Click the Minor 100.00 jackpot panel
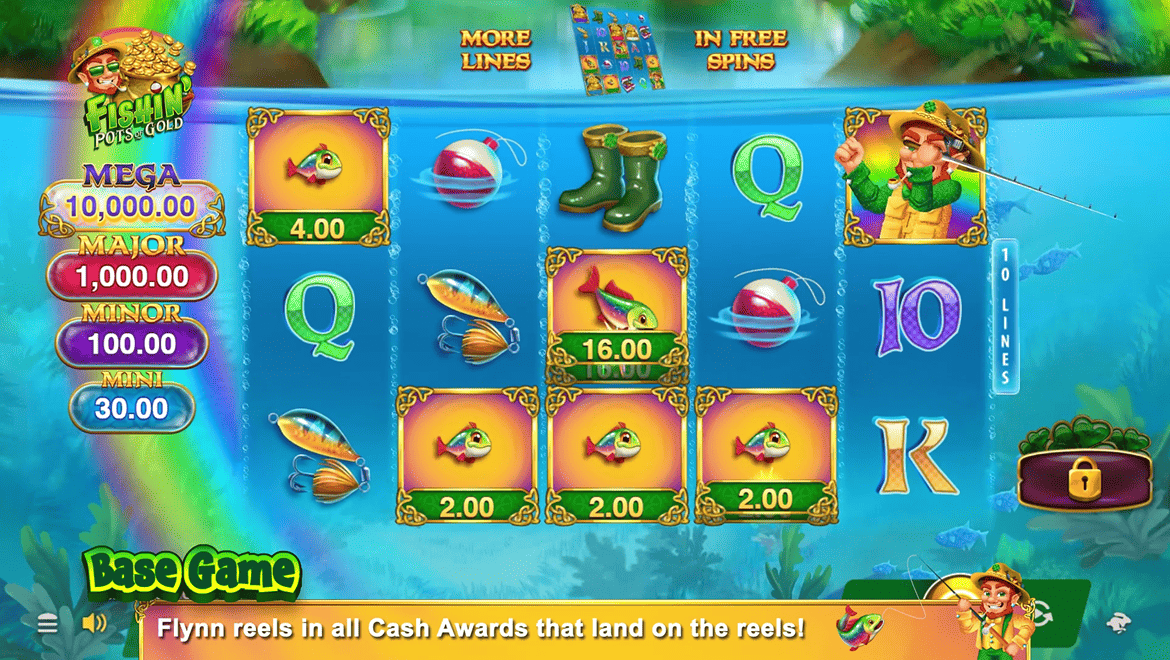 132,344
